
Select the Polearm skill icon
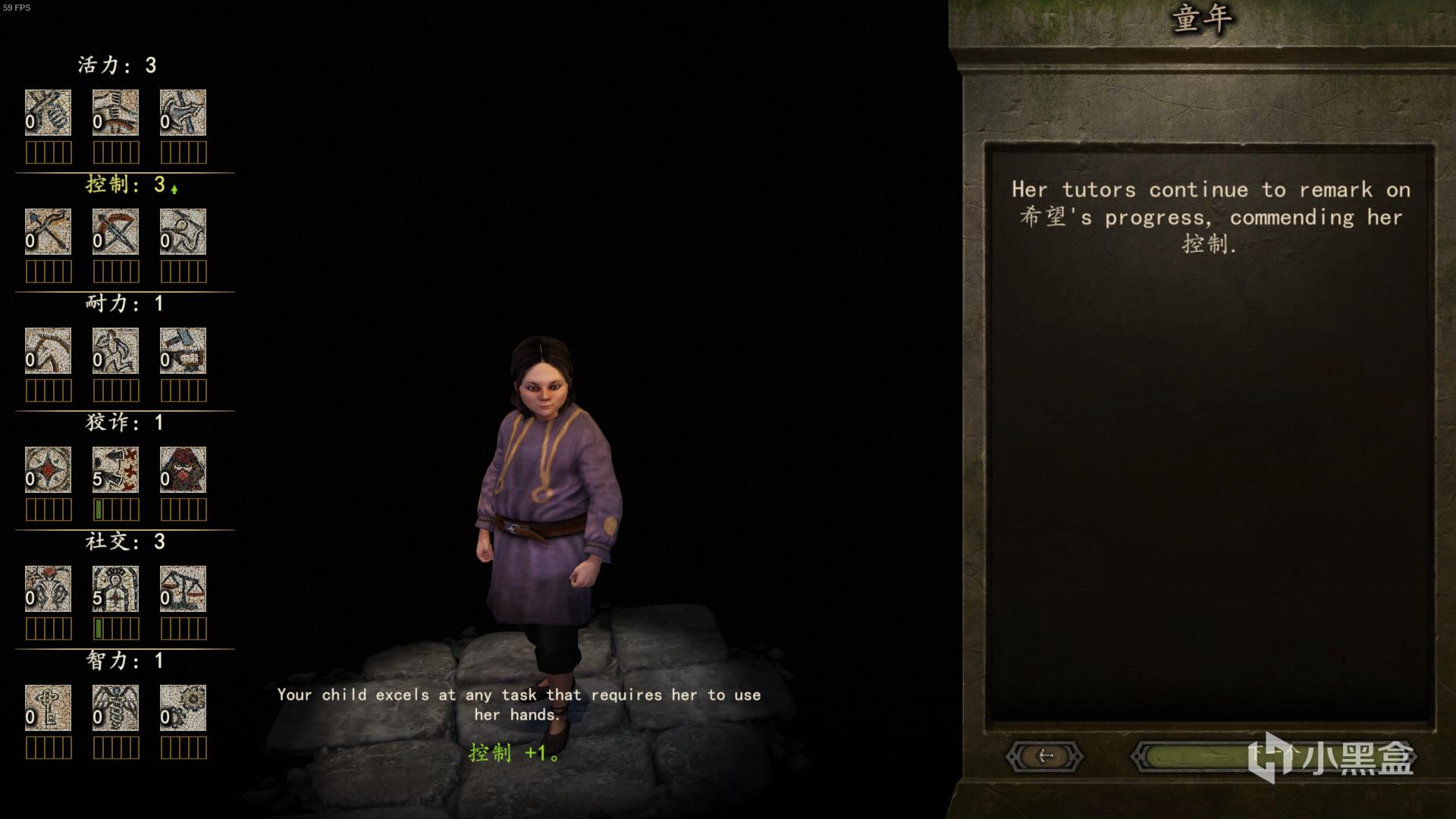[x=183, y=113]
